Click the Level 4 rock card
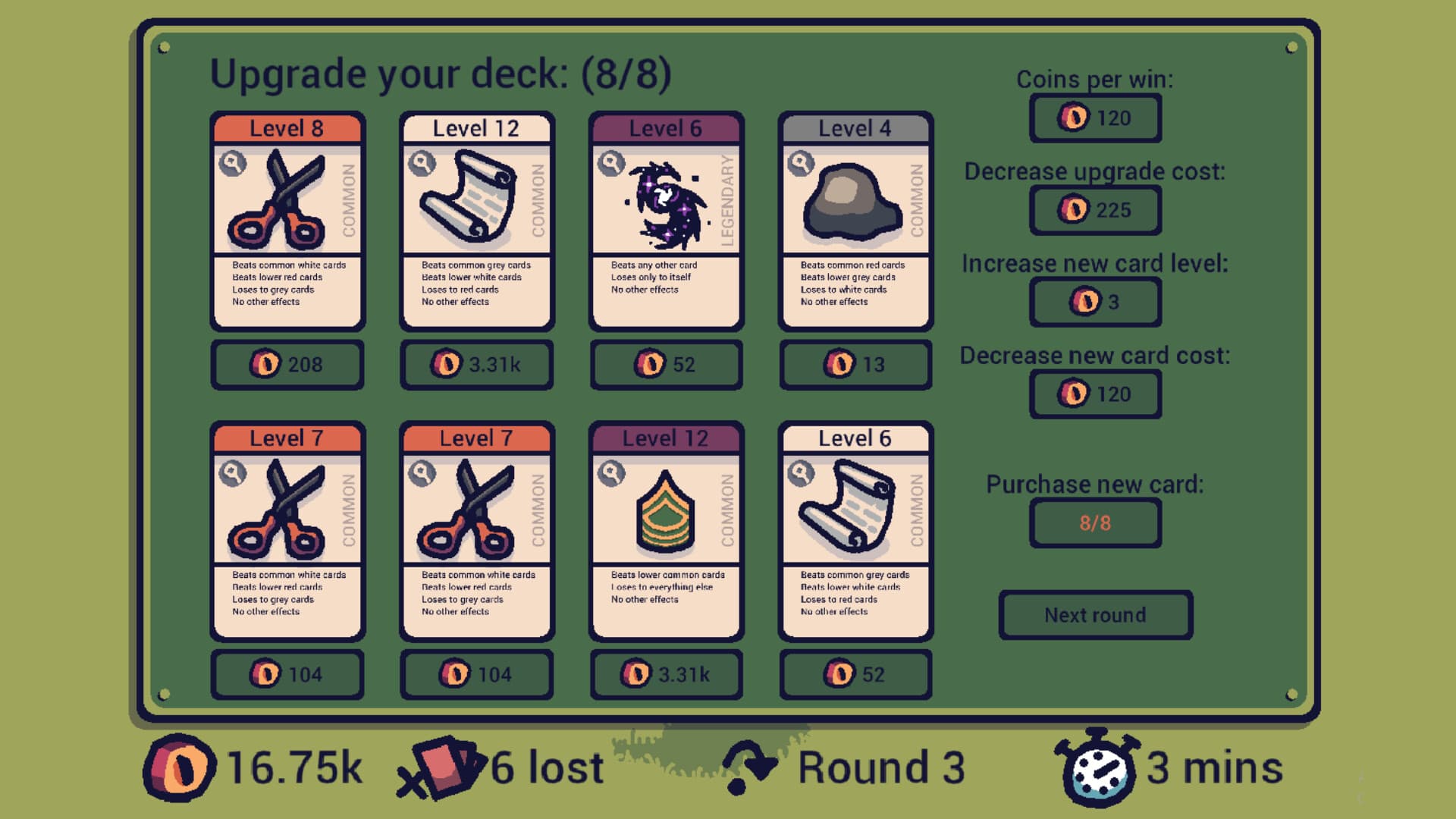 pos(855,220)
